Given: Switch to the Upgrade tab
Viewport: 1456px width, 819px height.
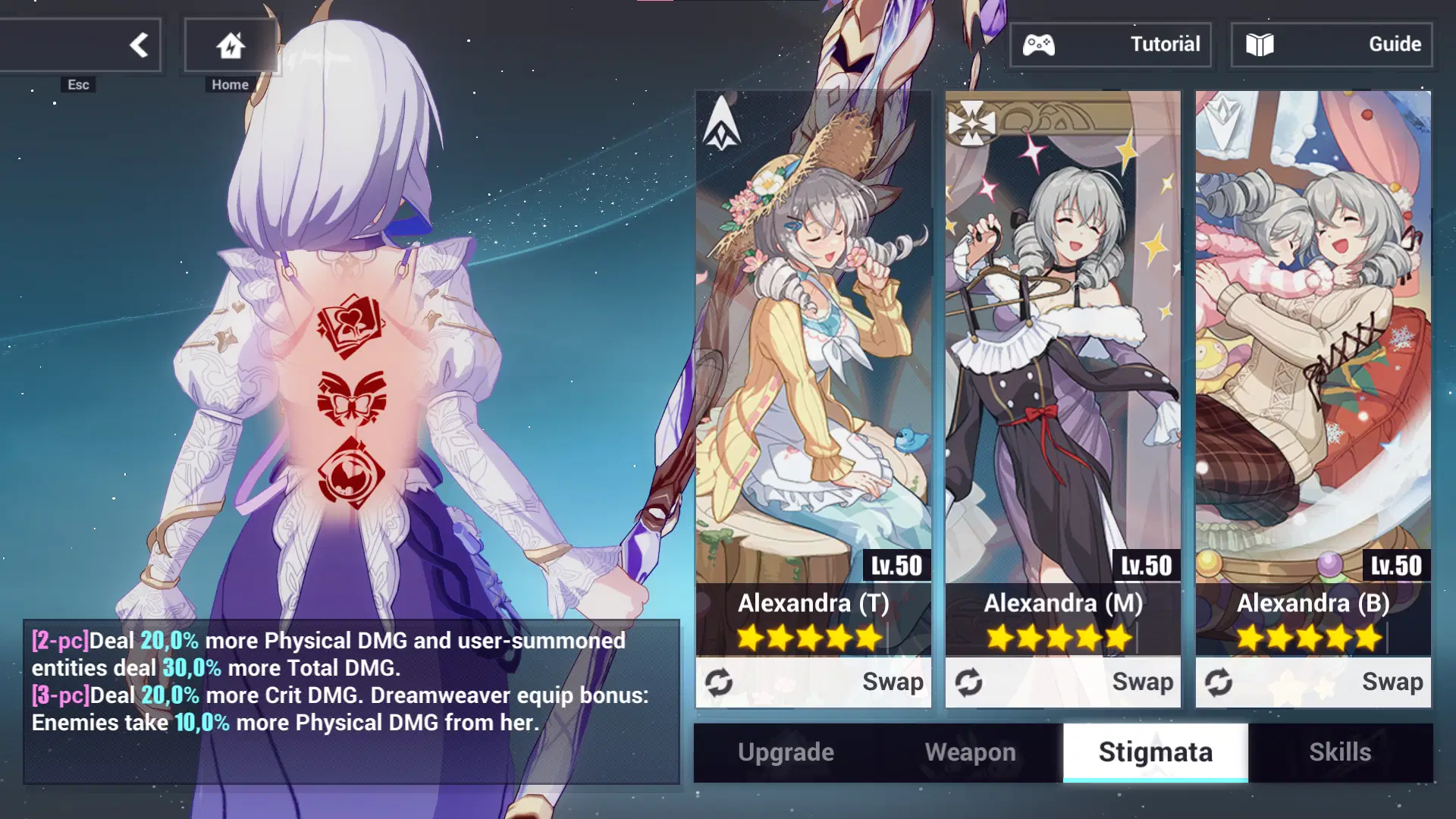Looking at the screenshot, I should tap(785, 752).
